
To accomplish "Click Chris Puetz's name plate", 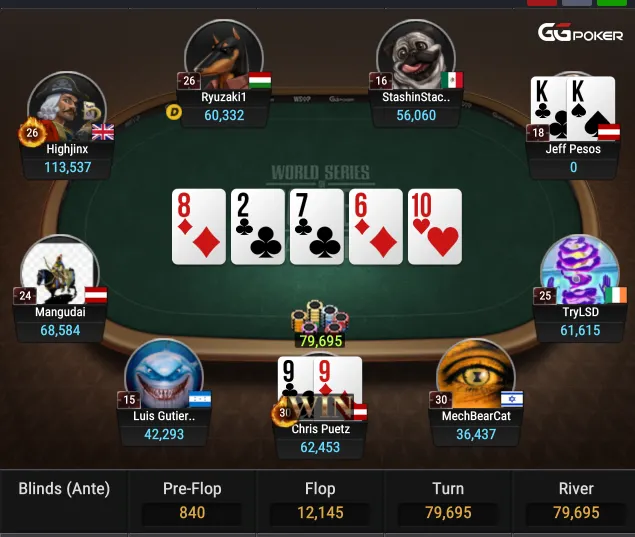I will (x=320, y=438).
